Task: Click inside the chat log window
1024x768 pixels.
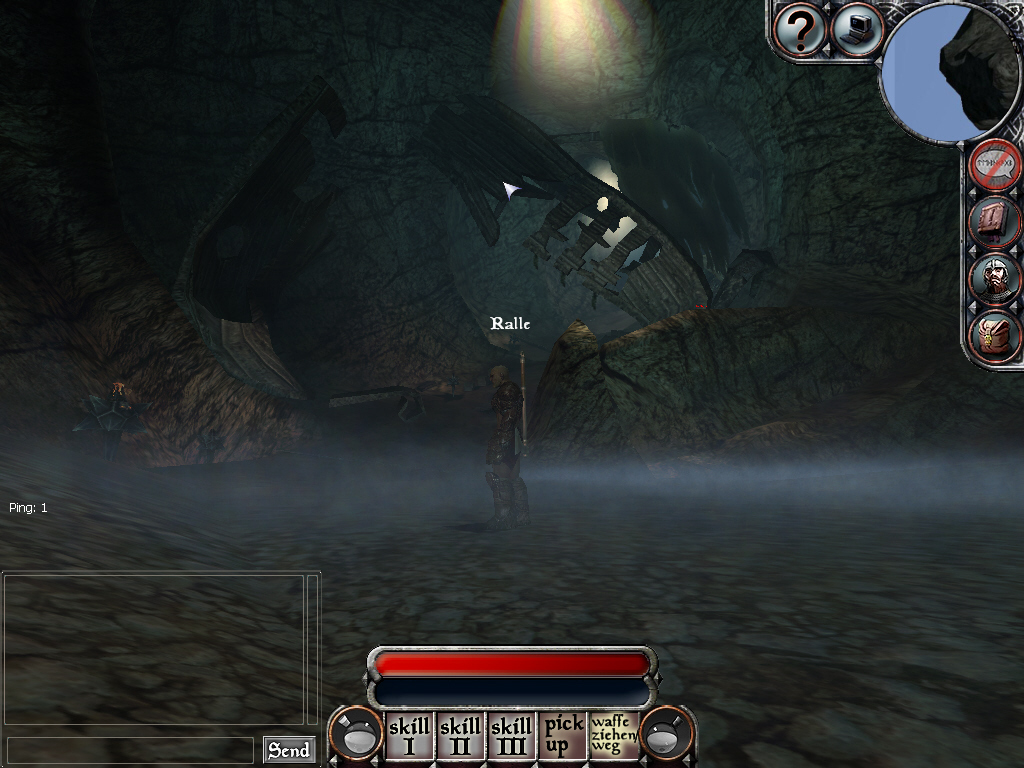Action: tap(154, 648)
